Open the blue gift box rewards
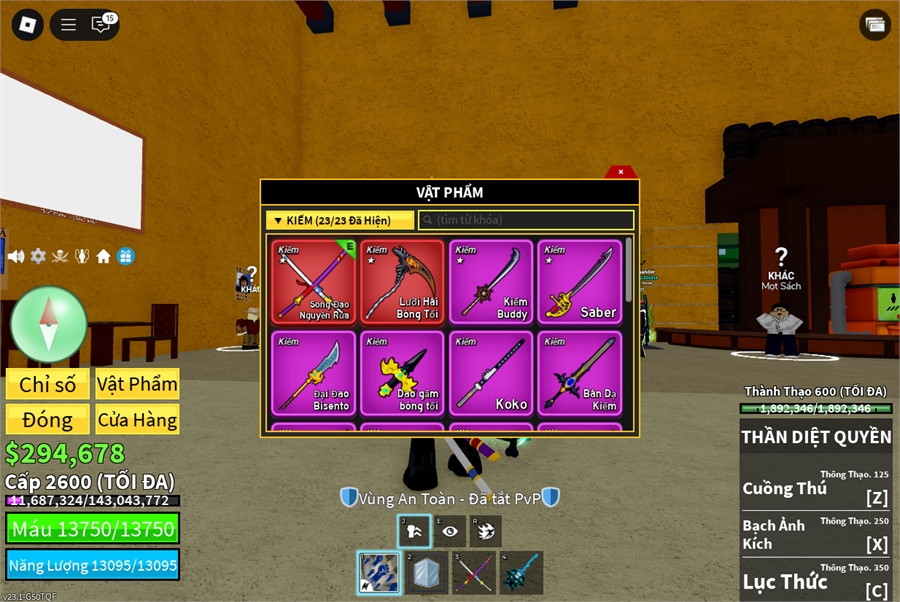900x602 pixels. coord(125,256)
